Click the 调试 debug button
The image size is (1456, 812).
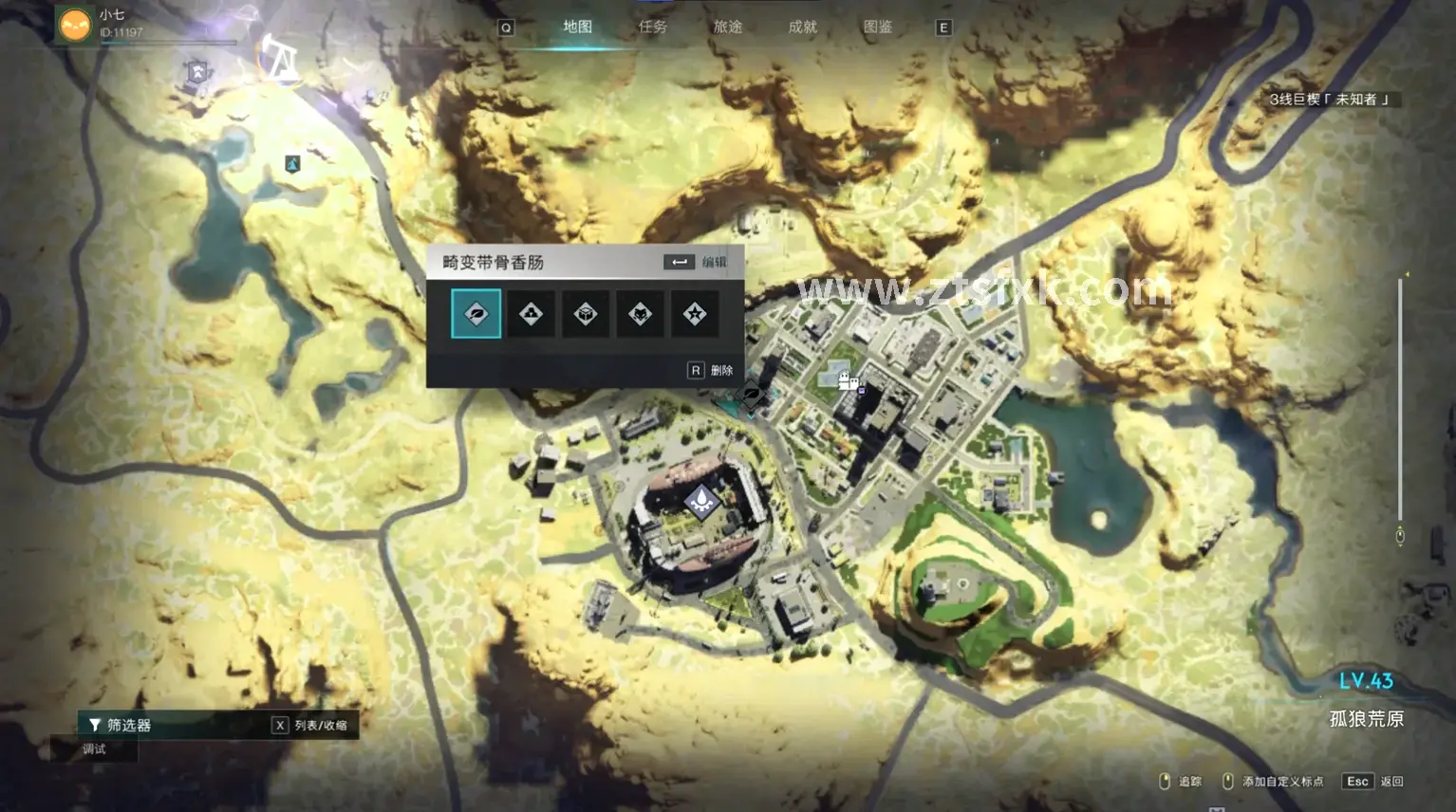tap(95, 749)
